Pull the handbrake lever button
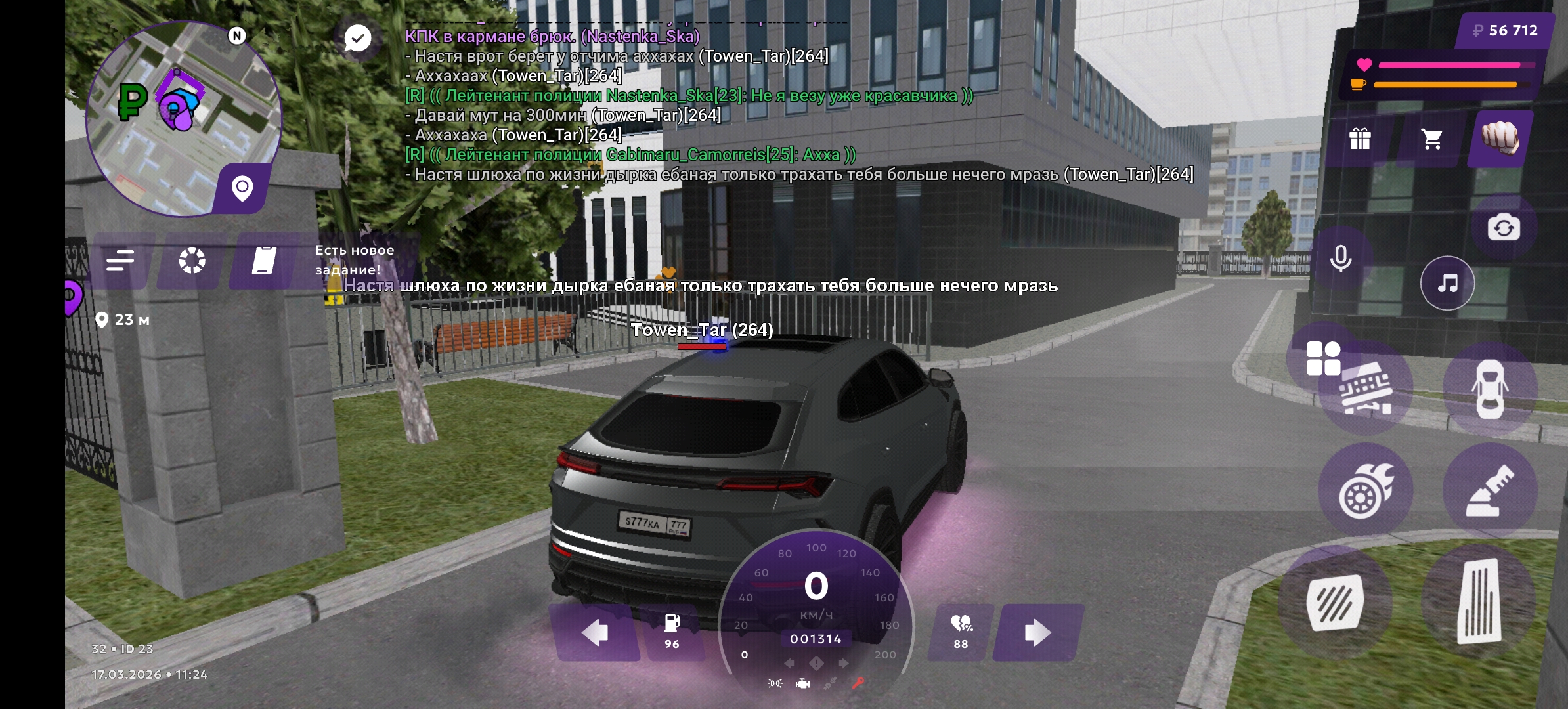The width and height of the screenshot is (1568, 709). (1490, 490)
